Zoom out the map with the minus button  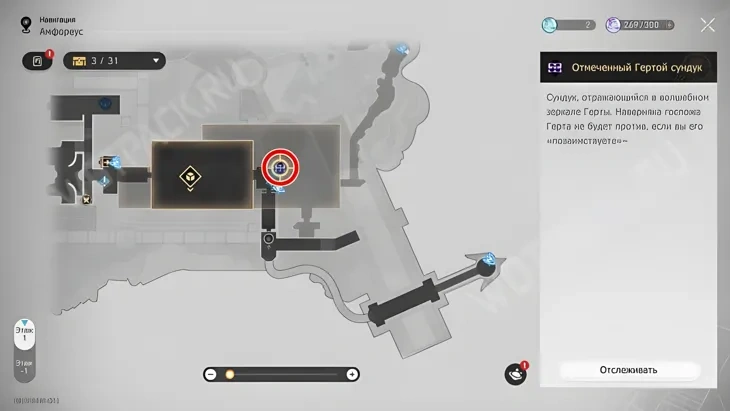pos(211,374)
